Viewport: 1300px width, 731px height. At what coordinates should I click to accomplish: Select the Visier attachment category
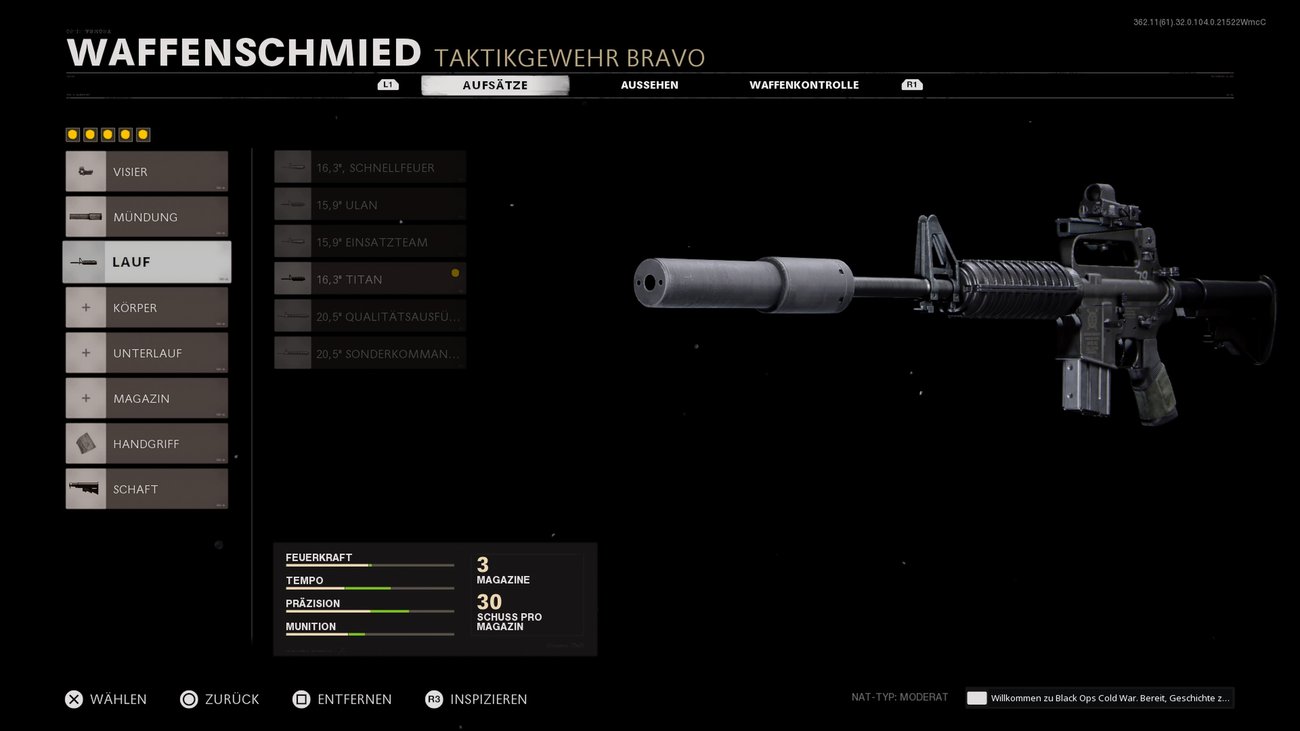coord(147,171)
